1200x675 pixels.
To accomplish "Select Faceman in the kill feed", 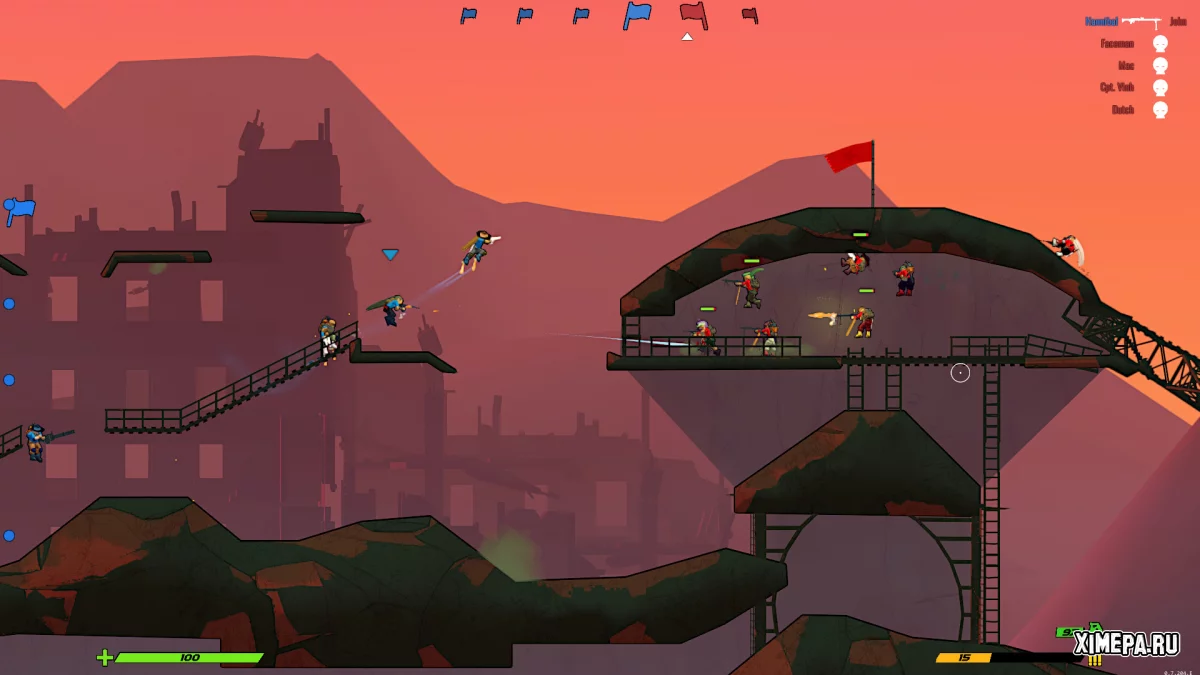I will click(x=1117, y=43).
